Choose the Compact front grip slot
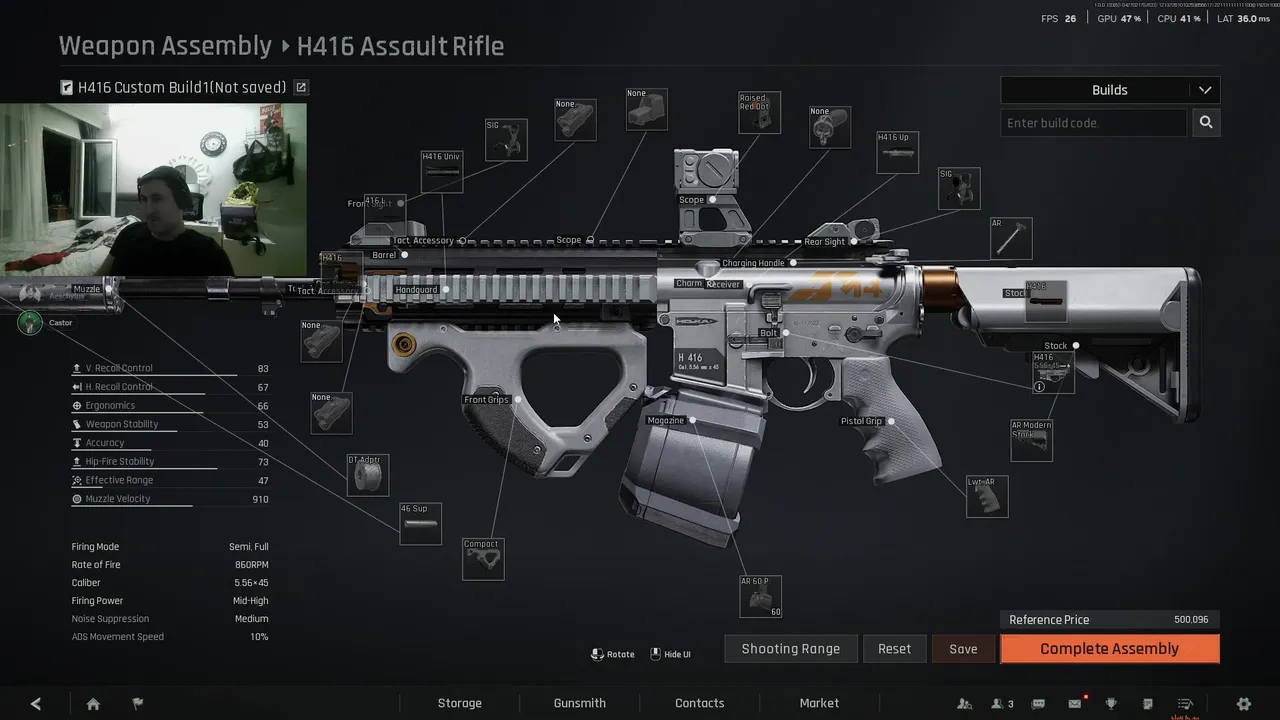Screen dimensions: 1280x720 (483, 560)
